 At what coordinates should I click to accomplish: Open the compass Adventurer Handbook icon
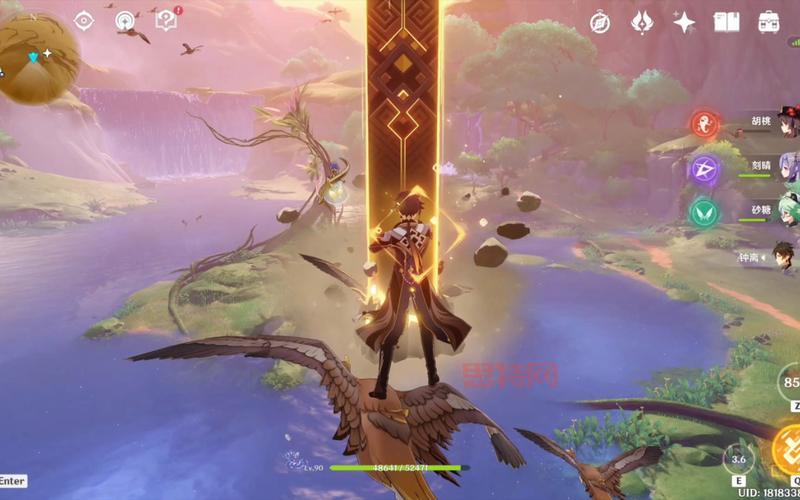600,22
